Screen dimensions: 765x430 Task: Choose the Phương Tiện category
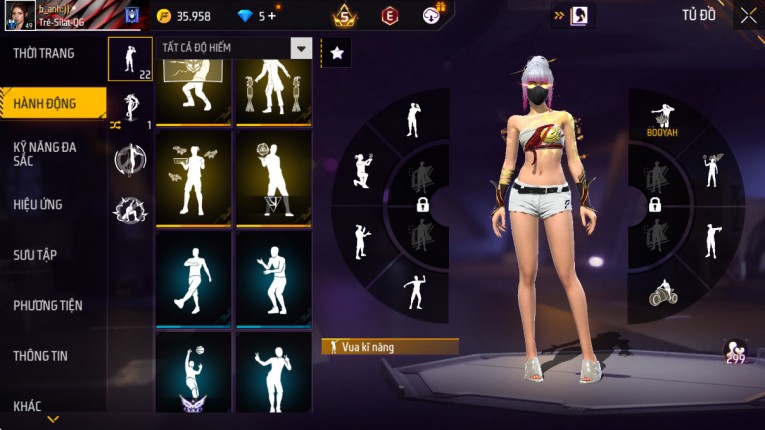click(48, 305)
